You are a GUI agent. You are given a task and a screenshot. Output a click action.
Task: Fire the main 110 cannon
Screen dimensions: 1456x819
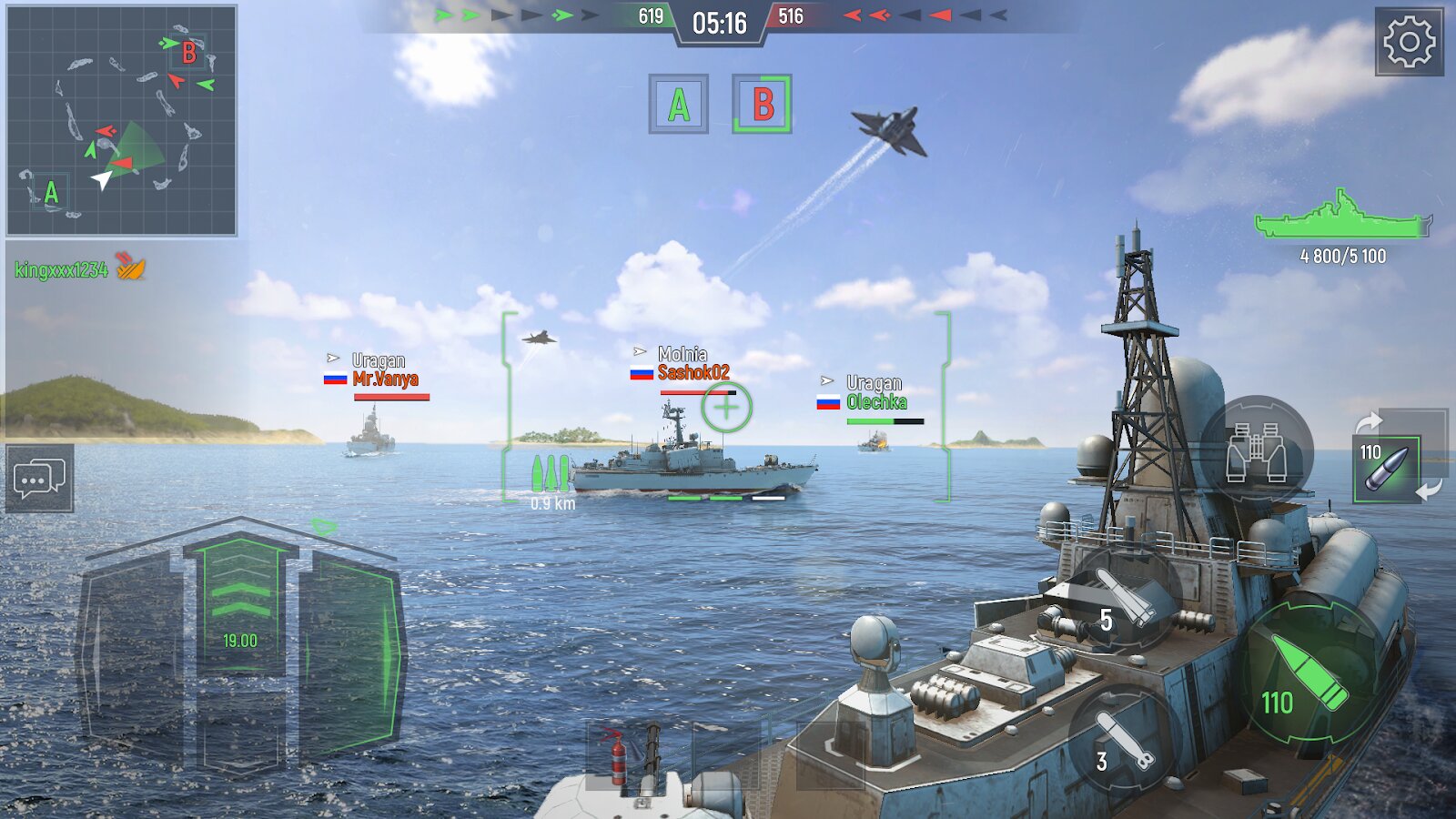1309,673
